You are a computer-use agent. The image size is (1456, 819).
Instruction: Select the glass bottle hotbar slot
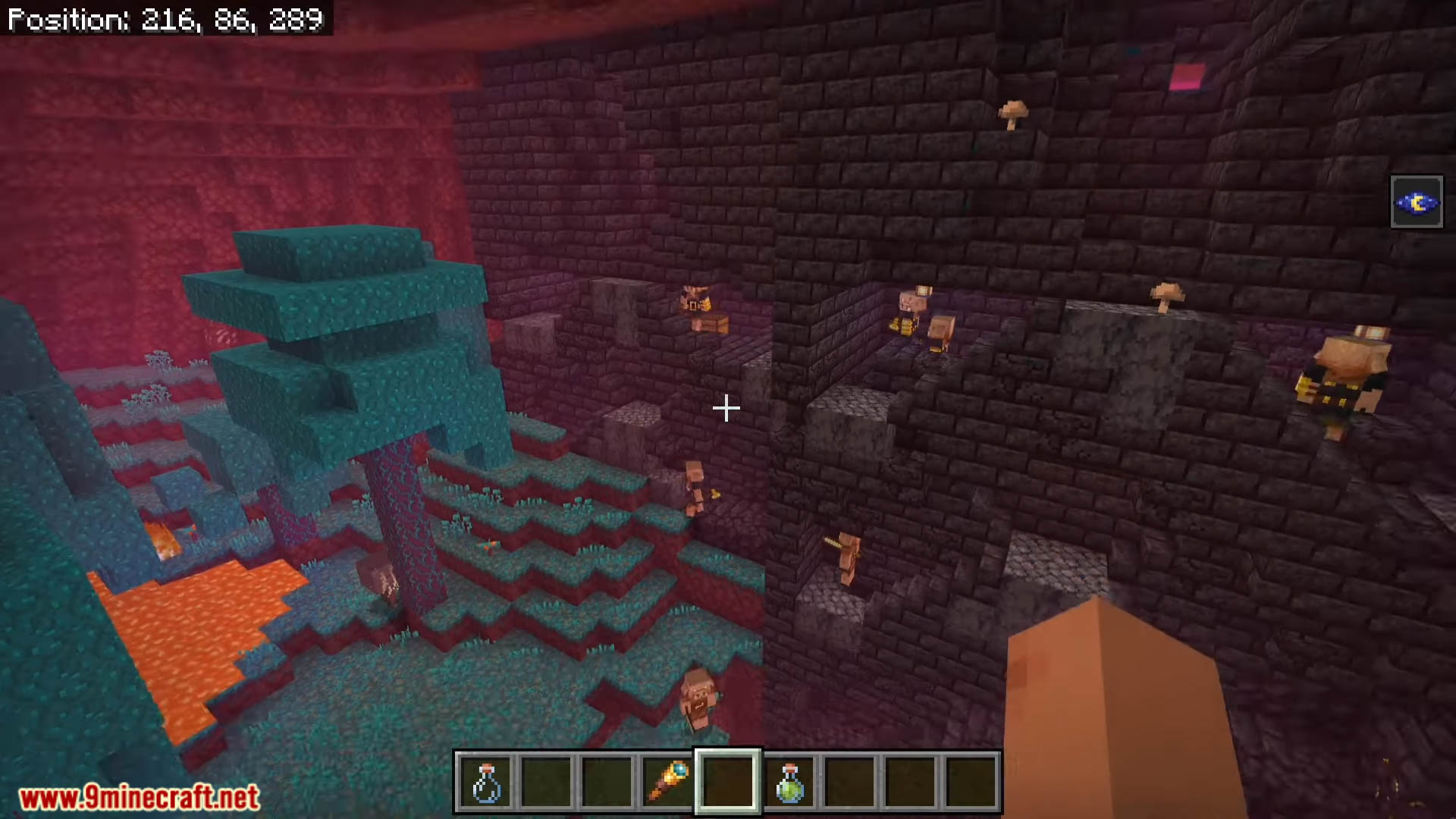click(485, 783)
